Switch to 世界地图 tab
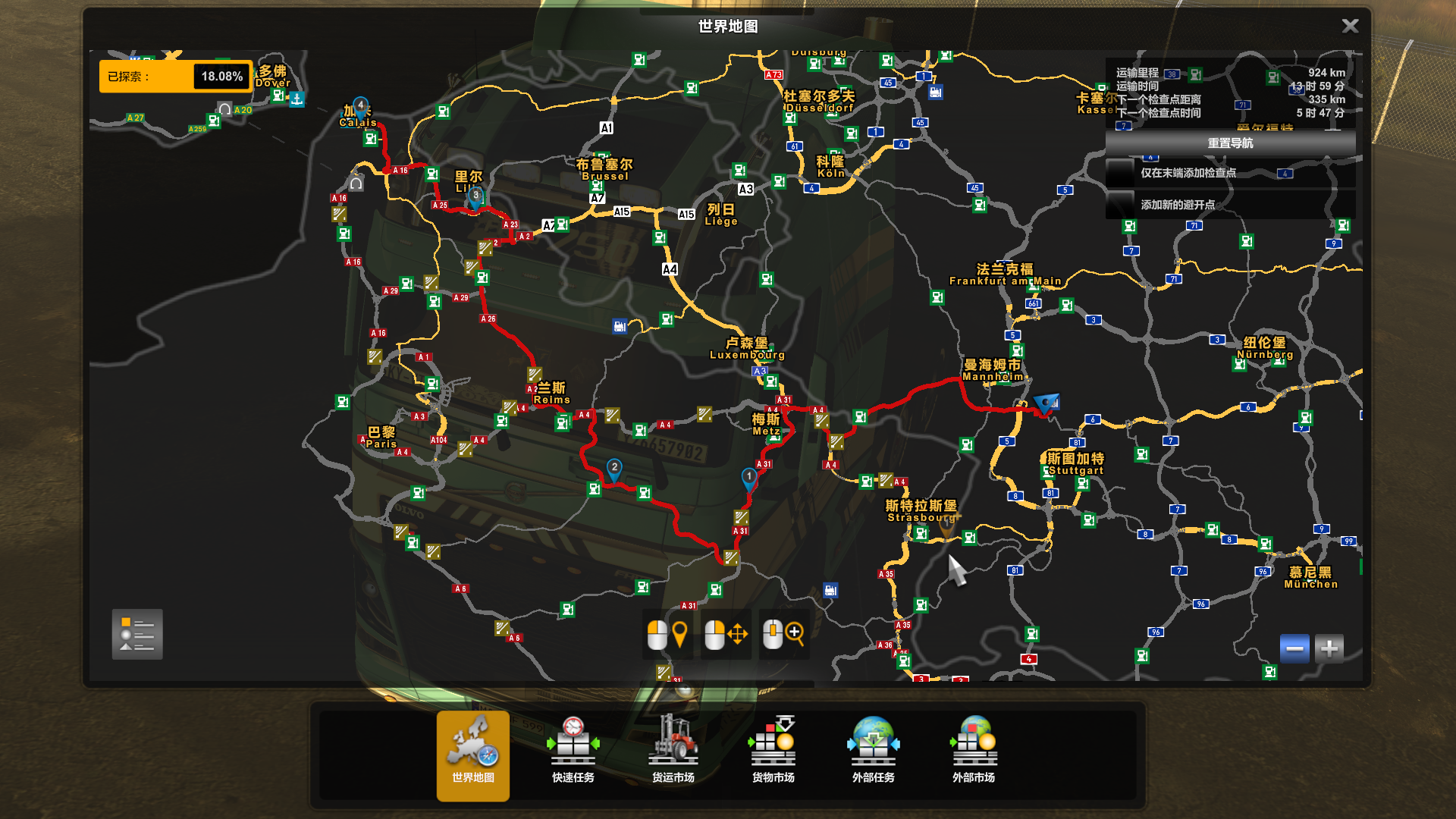Image resolution: width=1456 pixels, height=819 pixels. (x=473, y=755)
